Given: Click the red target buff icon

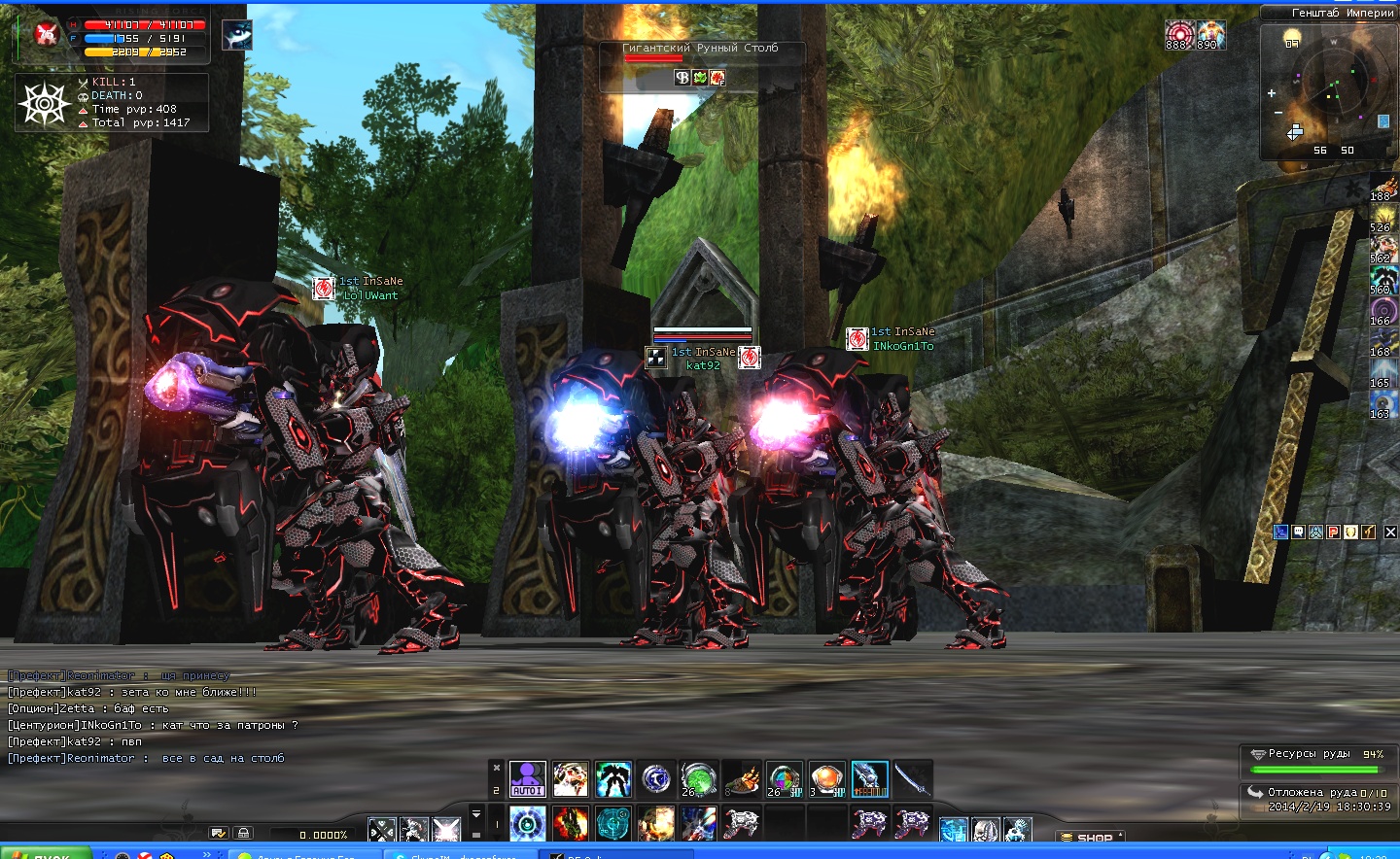Looking at the screenshot, I should [1178, 35].
